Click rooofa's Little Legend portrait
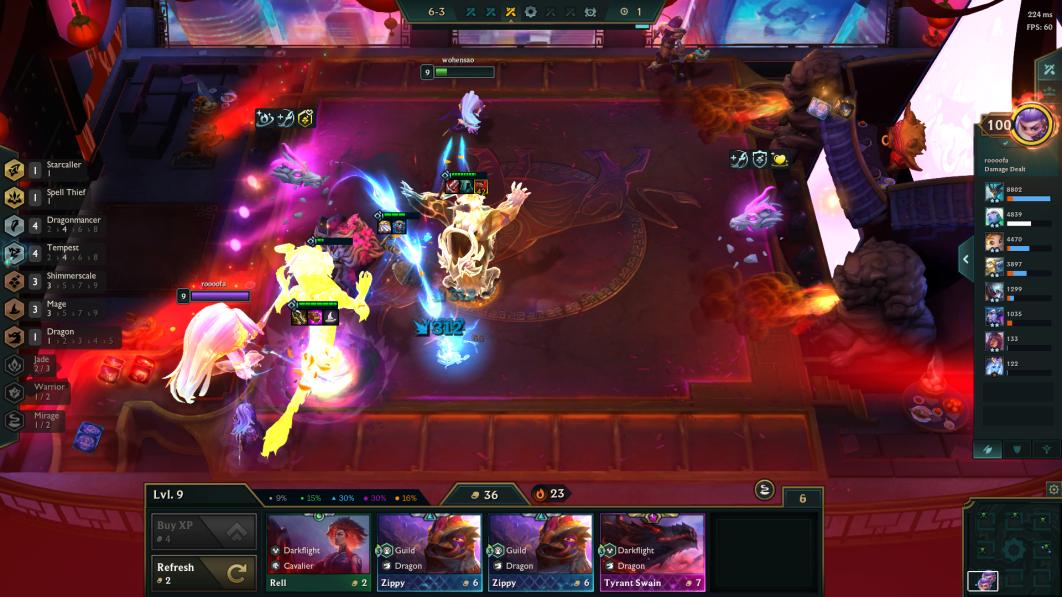 [1032, 125]
